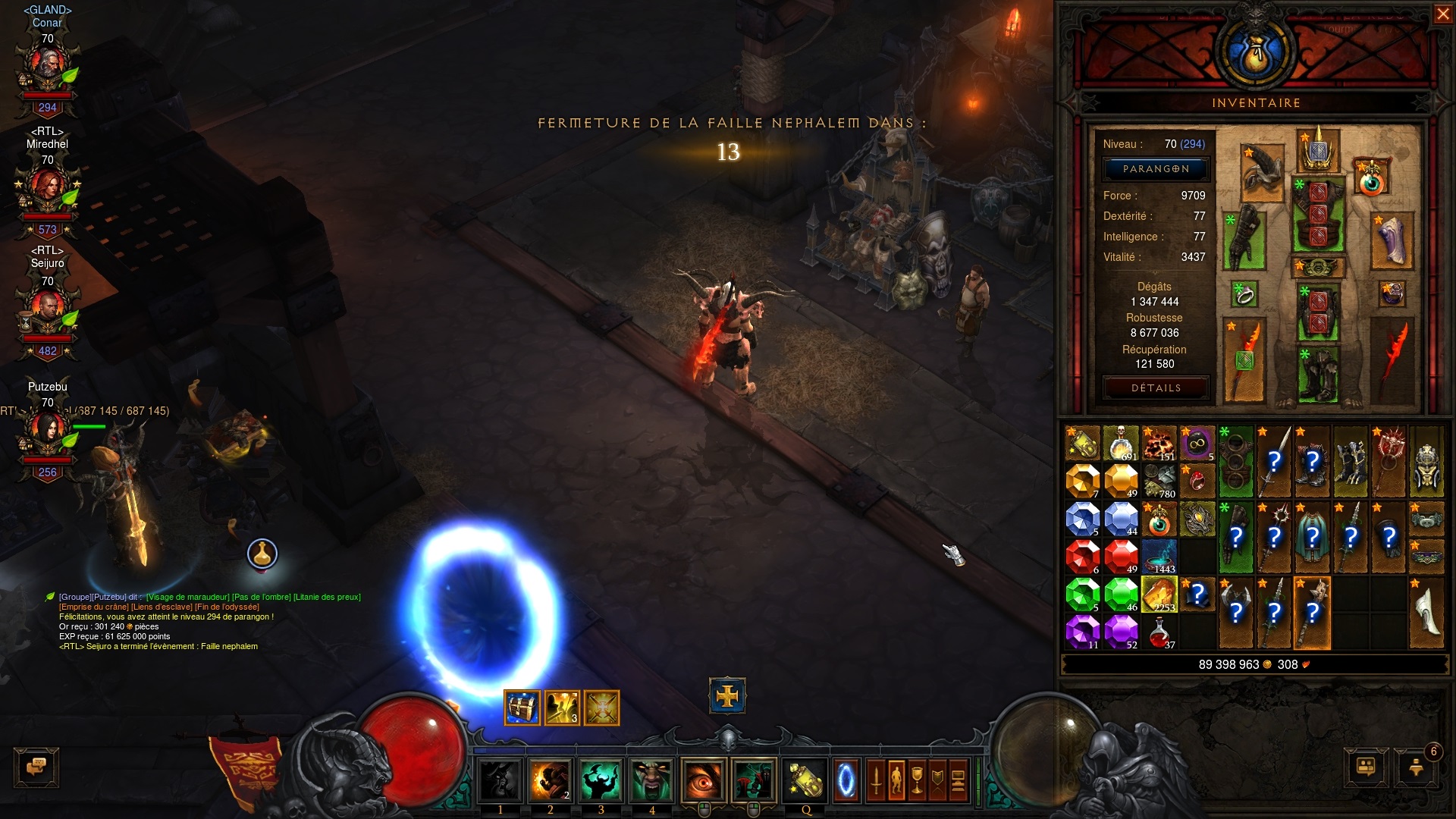
Task: Select the 49 yellow topaz stack
Action: click(1121, 481)
